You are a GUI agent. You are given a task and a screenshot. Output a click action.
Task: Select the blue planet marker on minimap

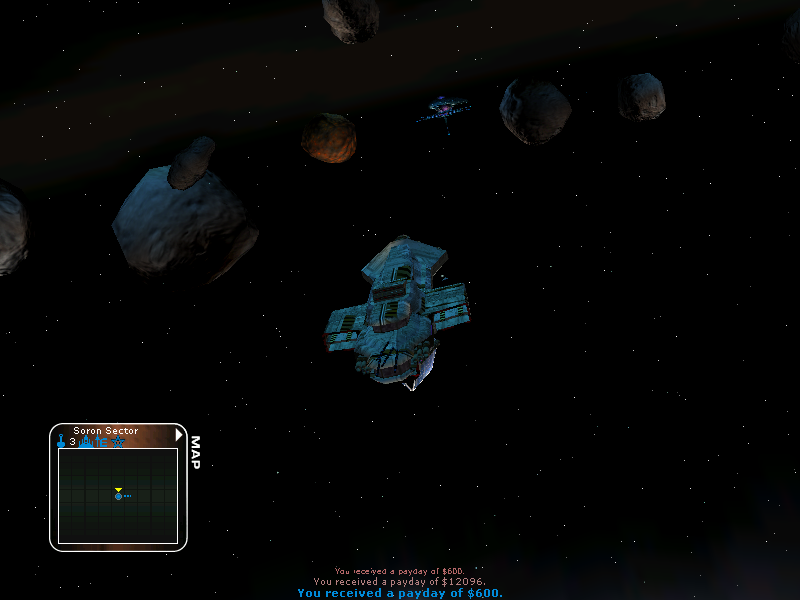coord(118,496)
